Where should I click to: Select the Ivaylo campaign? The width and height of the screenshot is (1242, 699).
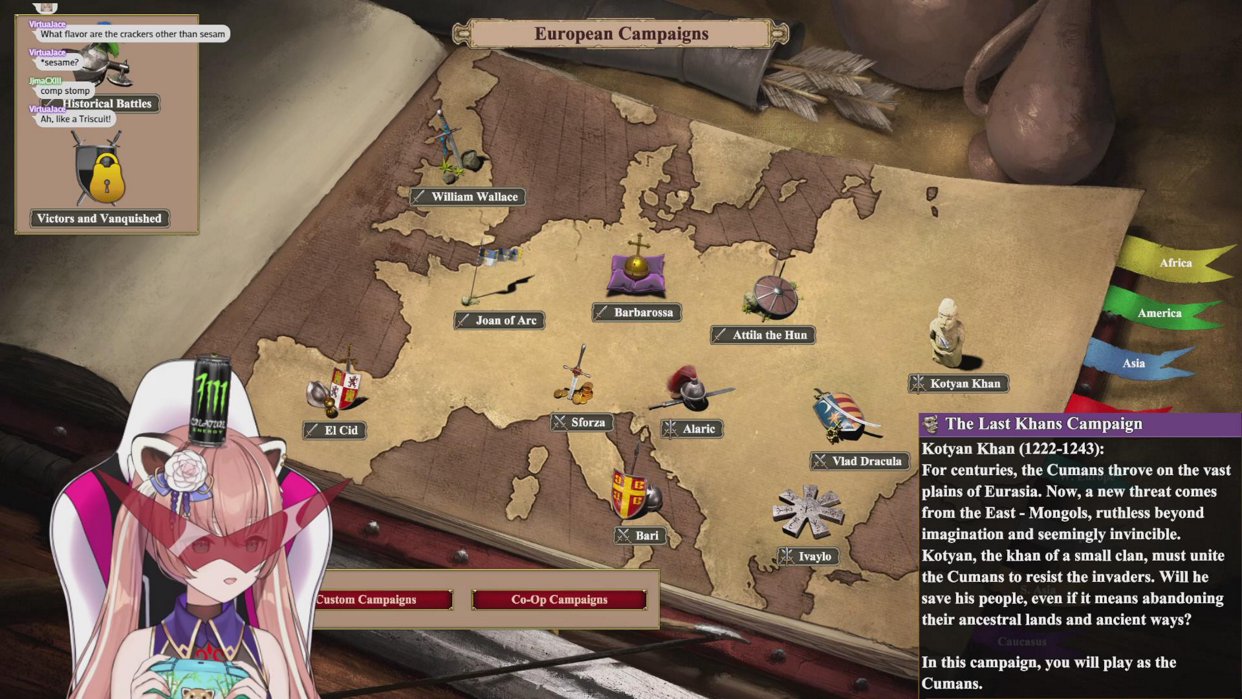pyautogui.click(x=808, y=555)
